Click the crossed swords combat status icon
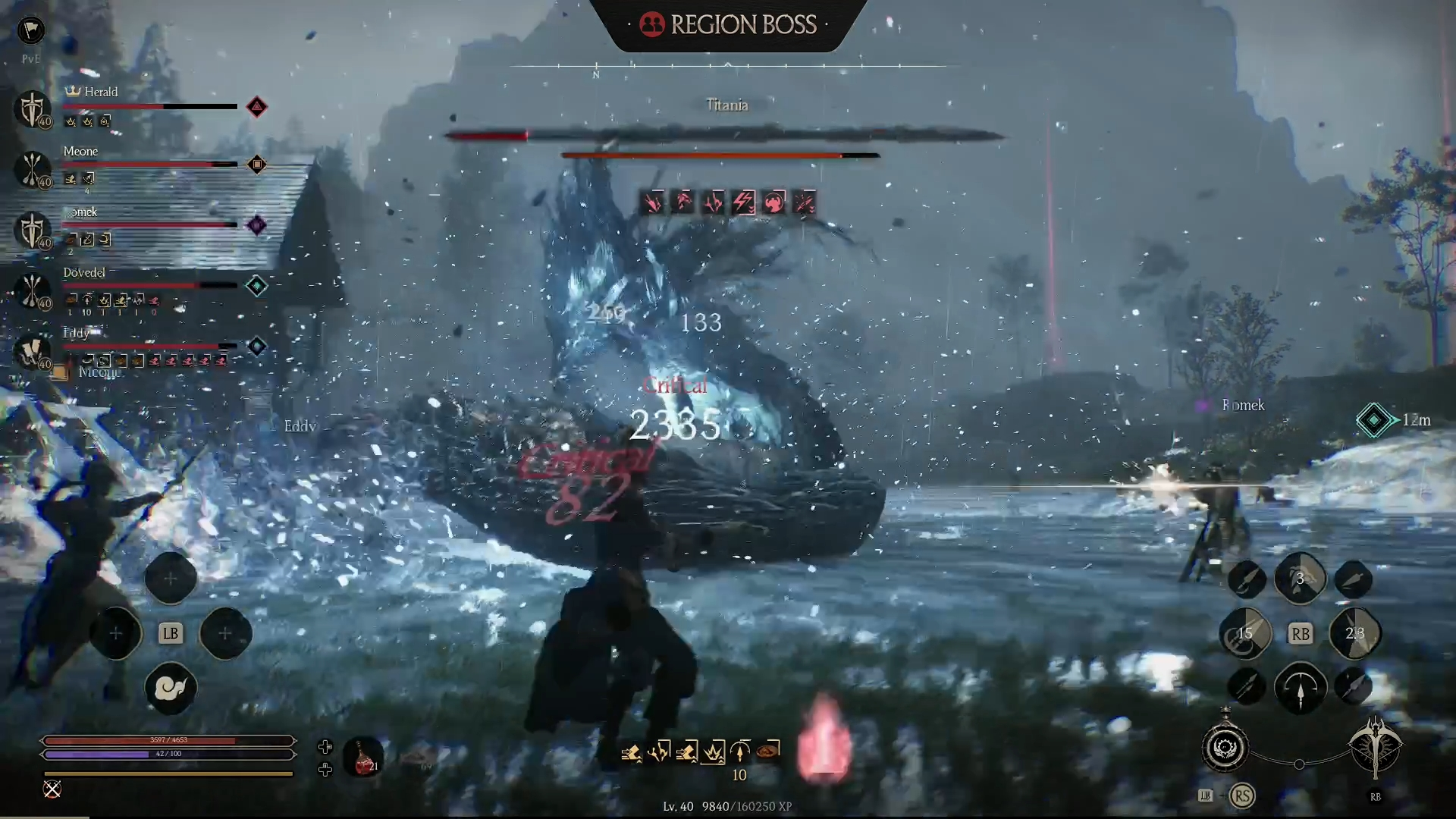This screenshot has height=819, width=1456. [52, 789]
